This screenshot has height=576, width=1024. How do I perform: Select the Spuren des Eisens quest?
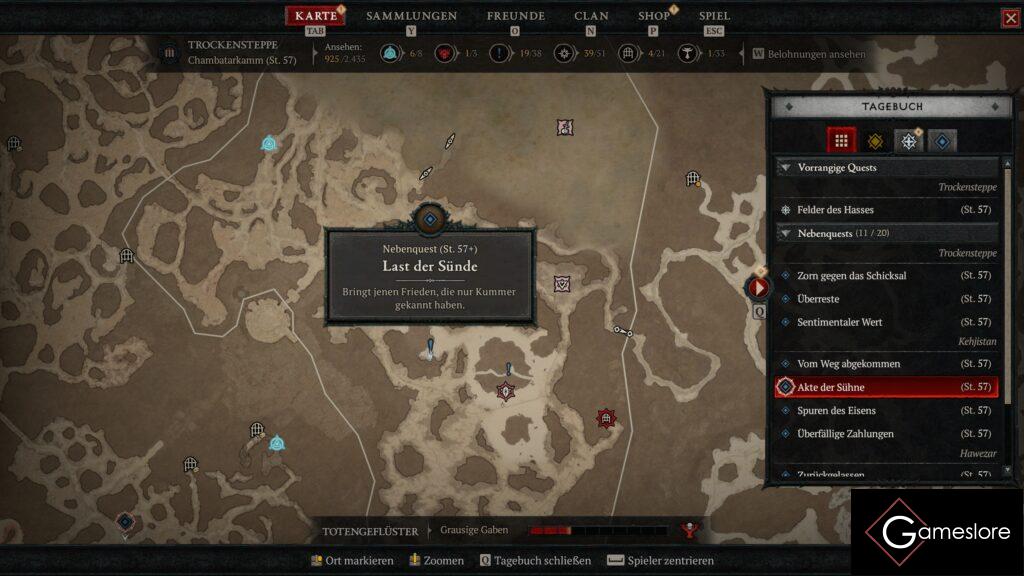(x=836, y=411)
